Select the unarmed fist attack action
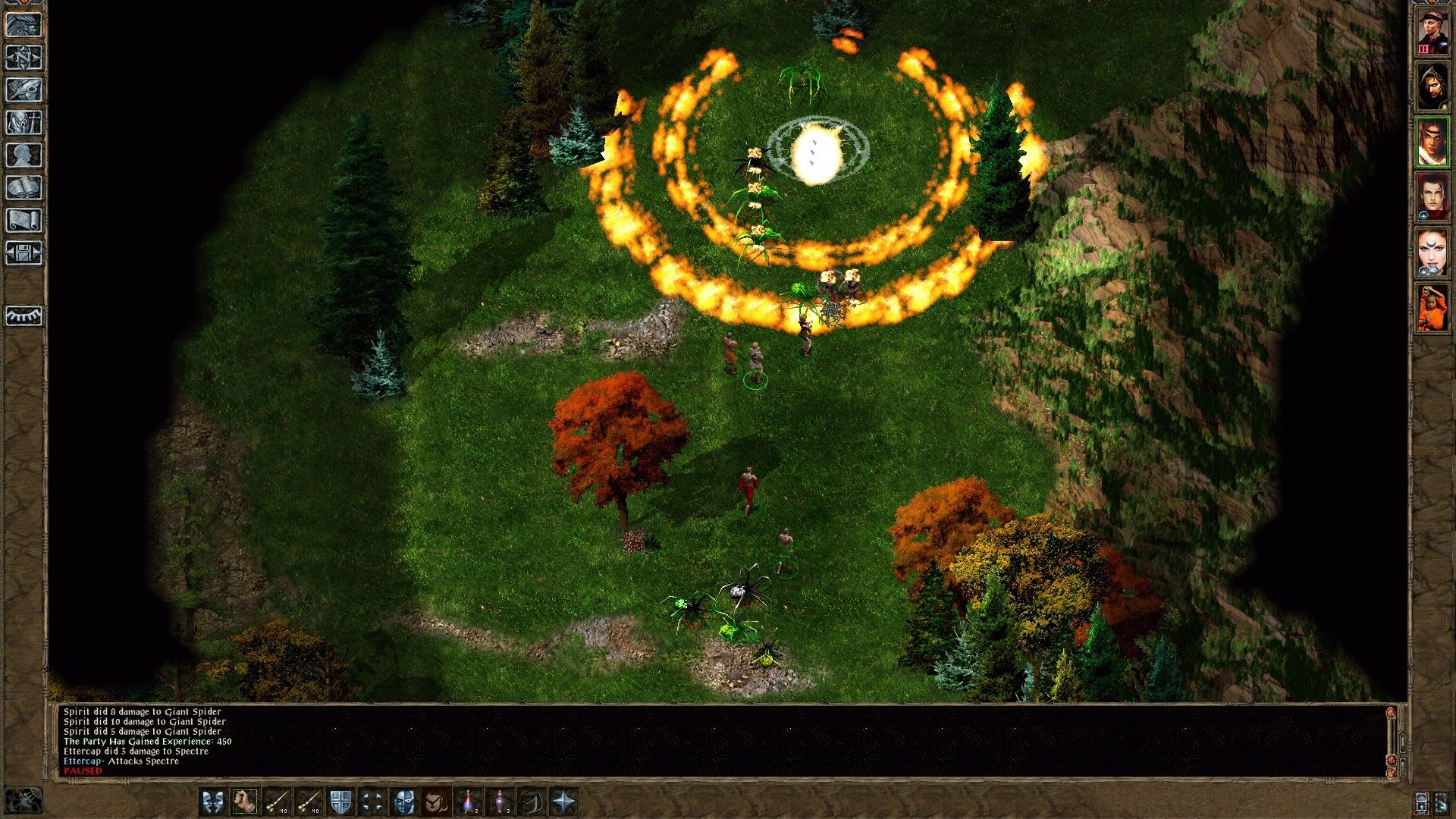Screen dimensions: 1456x819 coord(246,800)
